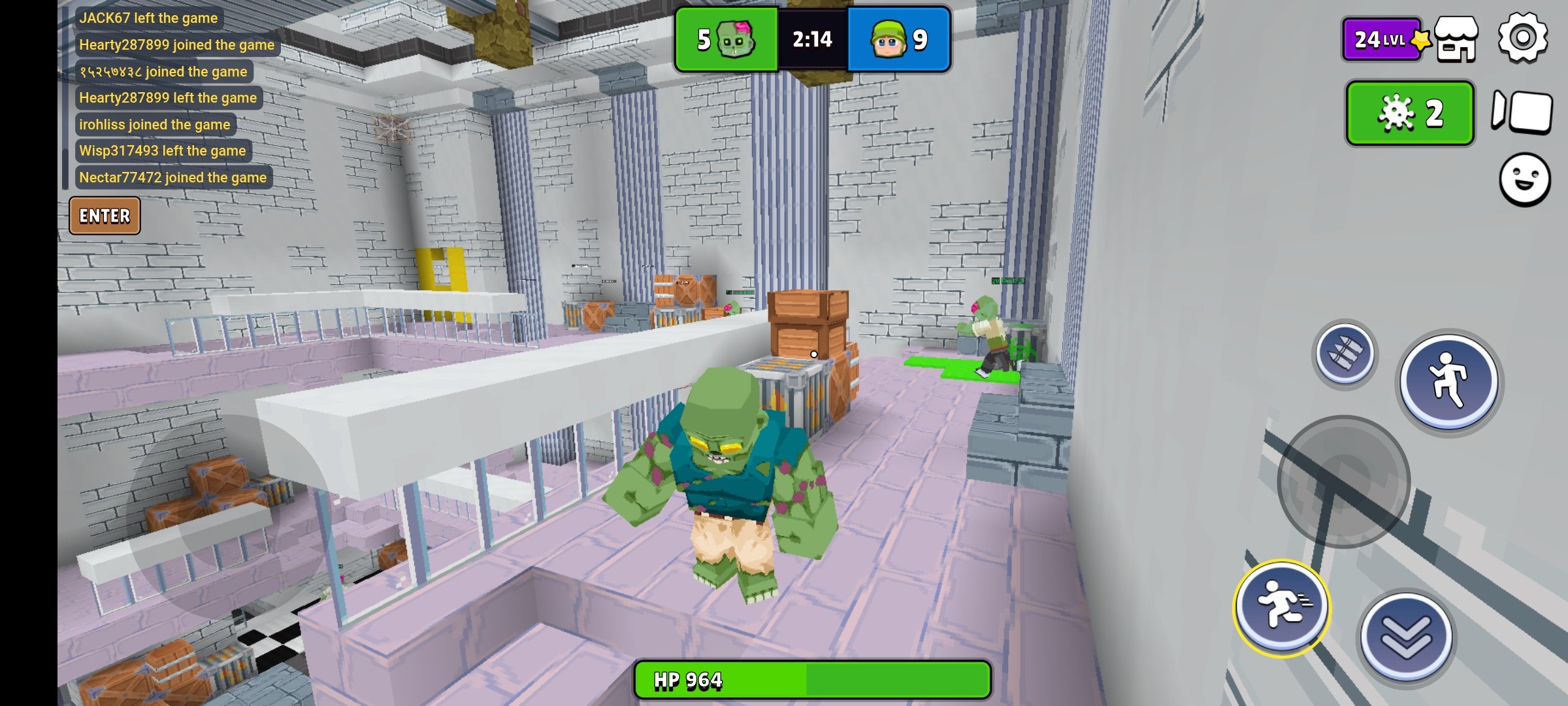Image resolution: width=1568 pixels, height=706 pixels.
Task: Tap the bullets ammo button
Action: (x=1345, y=354)
